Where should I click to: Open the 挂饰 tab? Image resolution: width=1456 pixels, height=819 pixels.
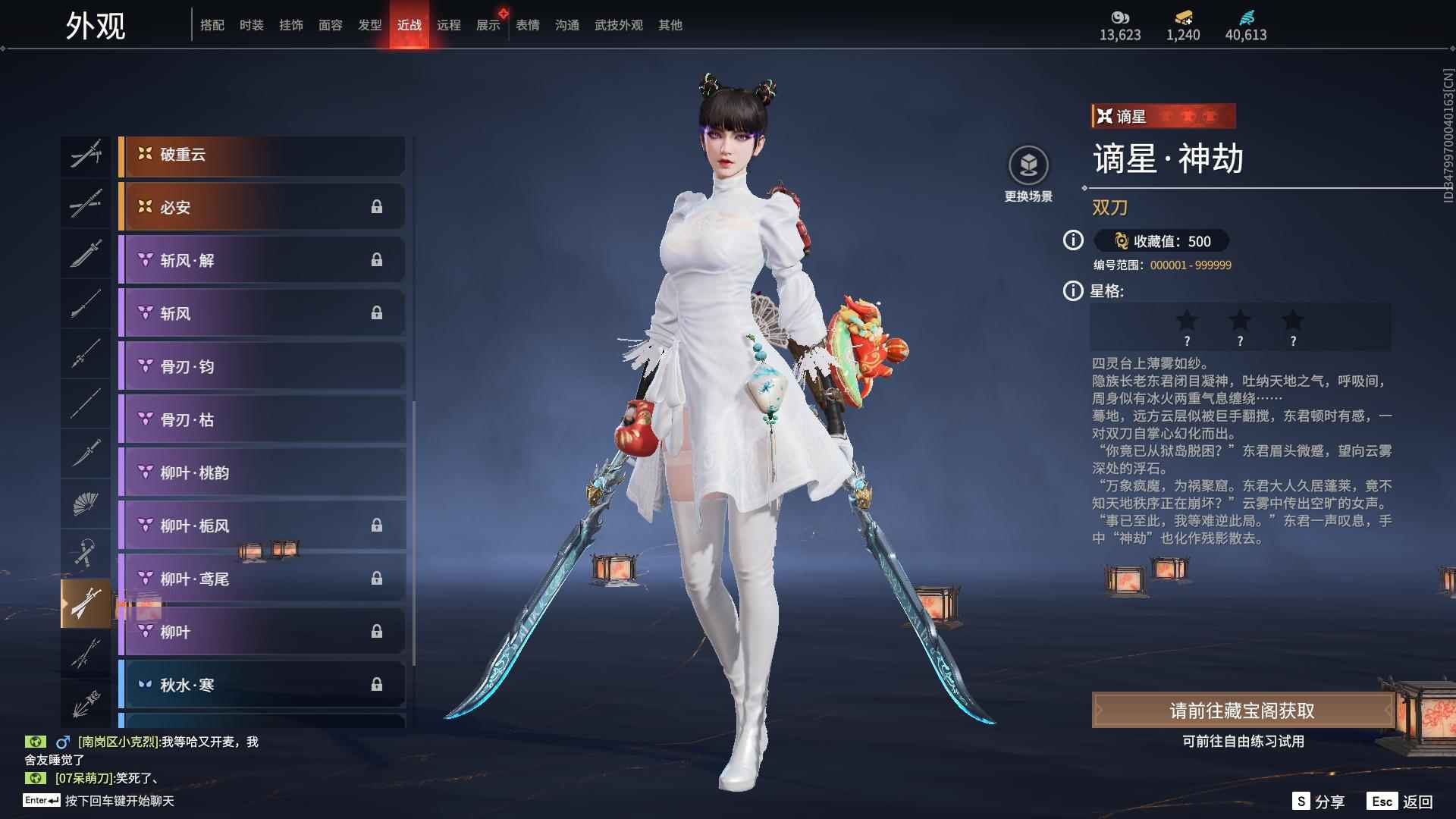(x=290, y=25)
